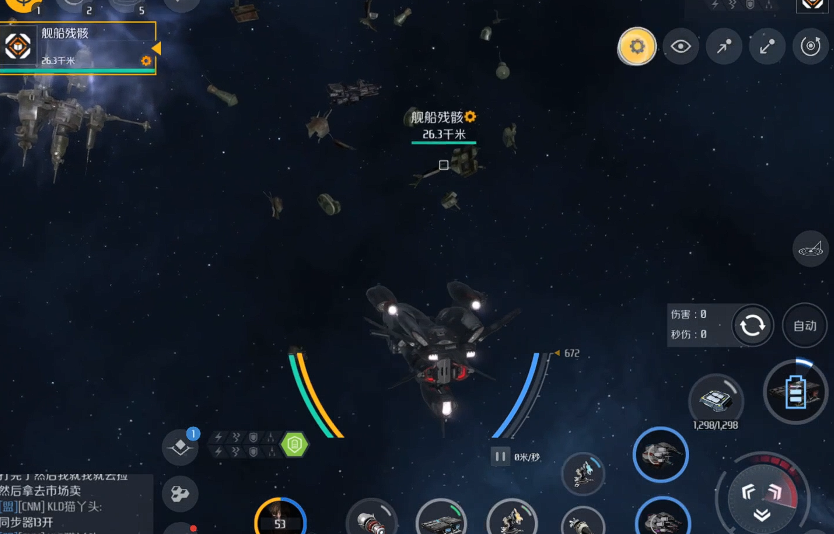Tap the triple-chevron speed control dial
This screenshot has height=534, width=834.
click(761, 497)
